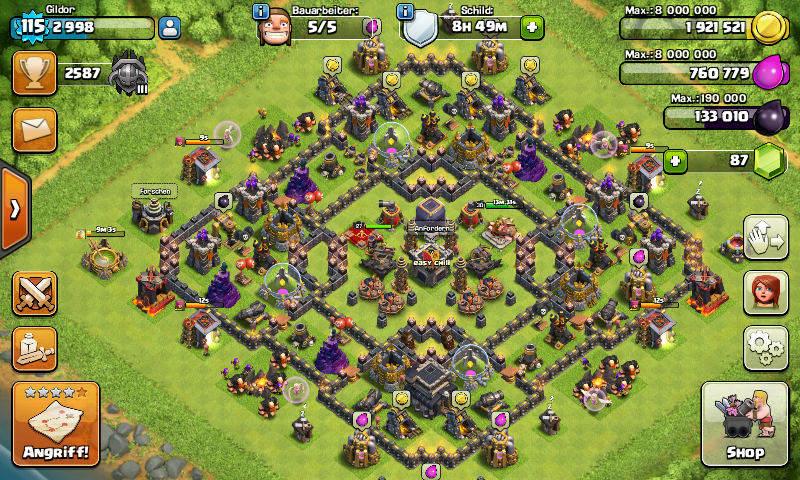Open the league badge next to trophies
The image size is (800, 480).
pos(128,73)
